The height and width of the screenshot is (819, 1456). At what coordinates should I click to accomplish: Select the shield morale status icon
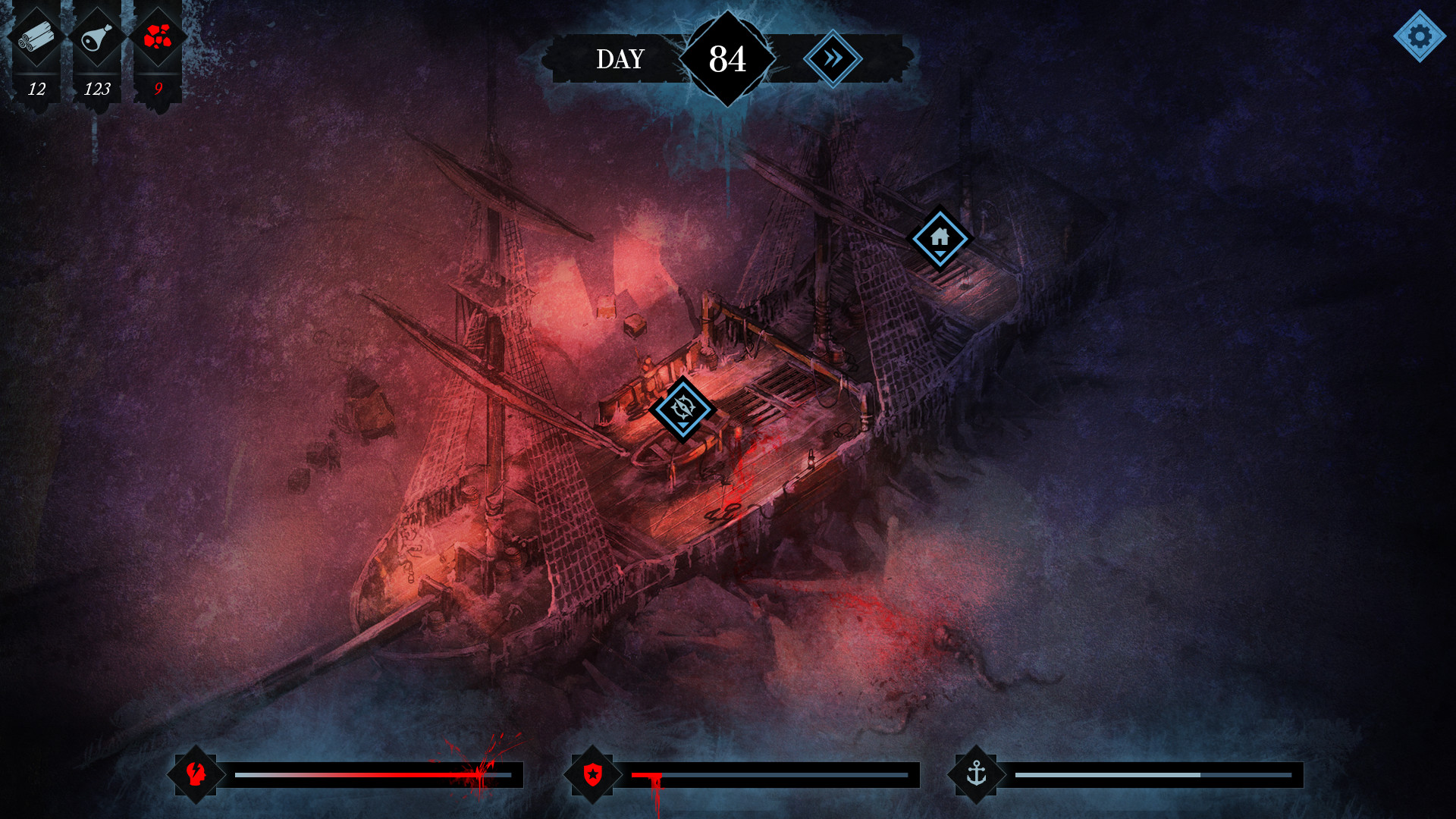point(595,774)
